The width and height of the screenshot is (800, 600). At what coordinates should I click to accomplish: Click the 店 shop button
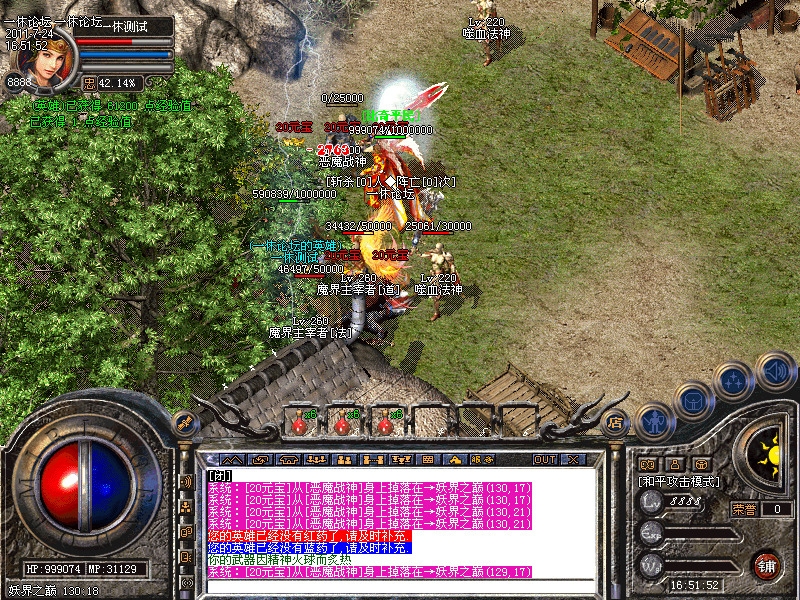click(616, 423)
